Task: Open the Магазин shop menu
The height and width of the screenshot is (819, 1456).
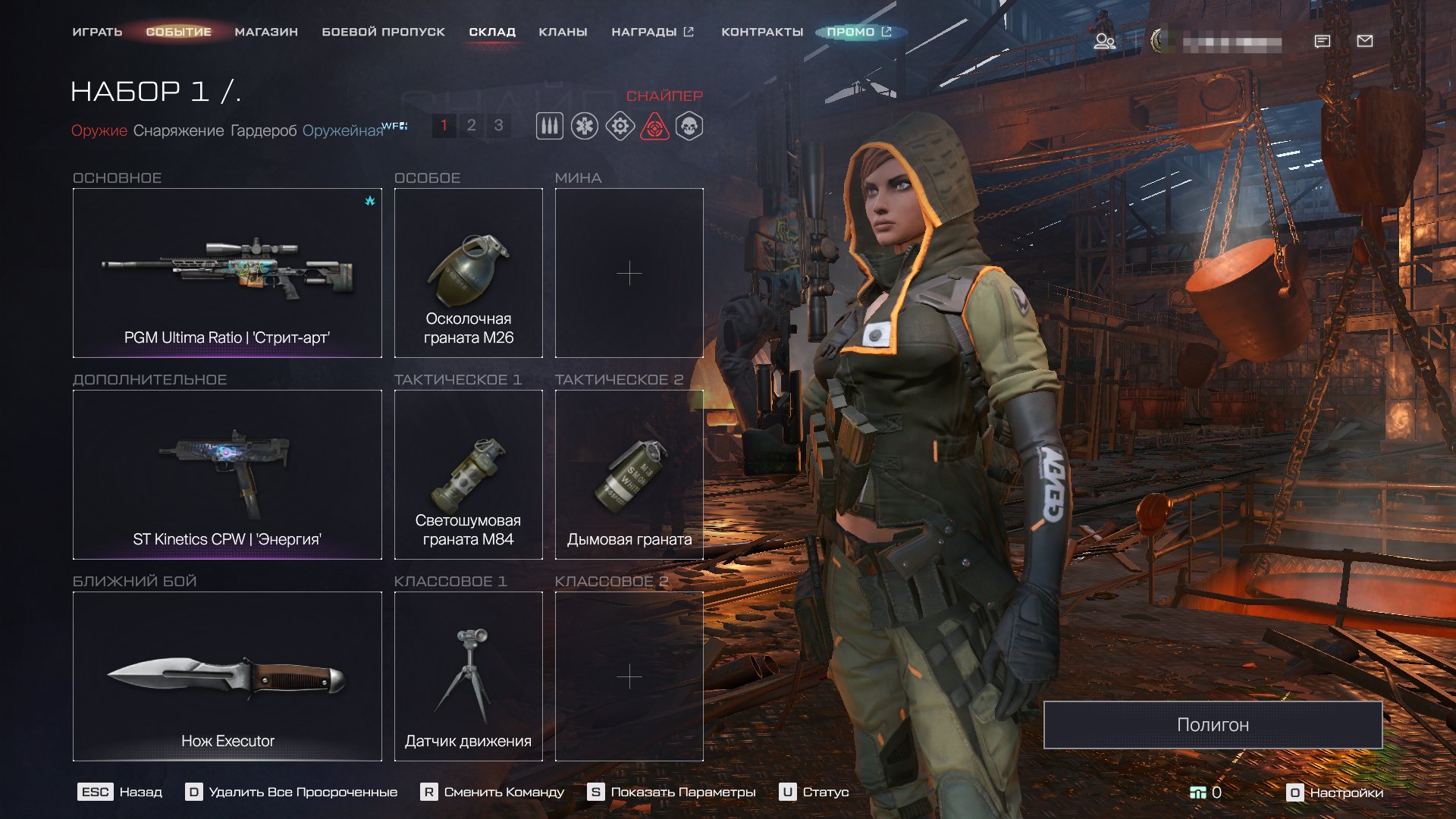Action: tap(266, 32)
